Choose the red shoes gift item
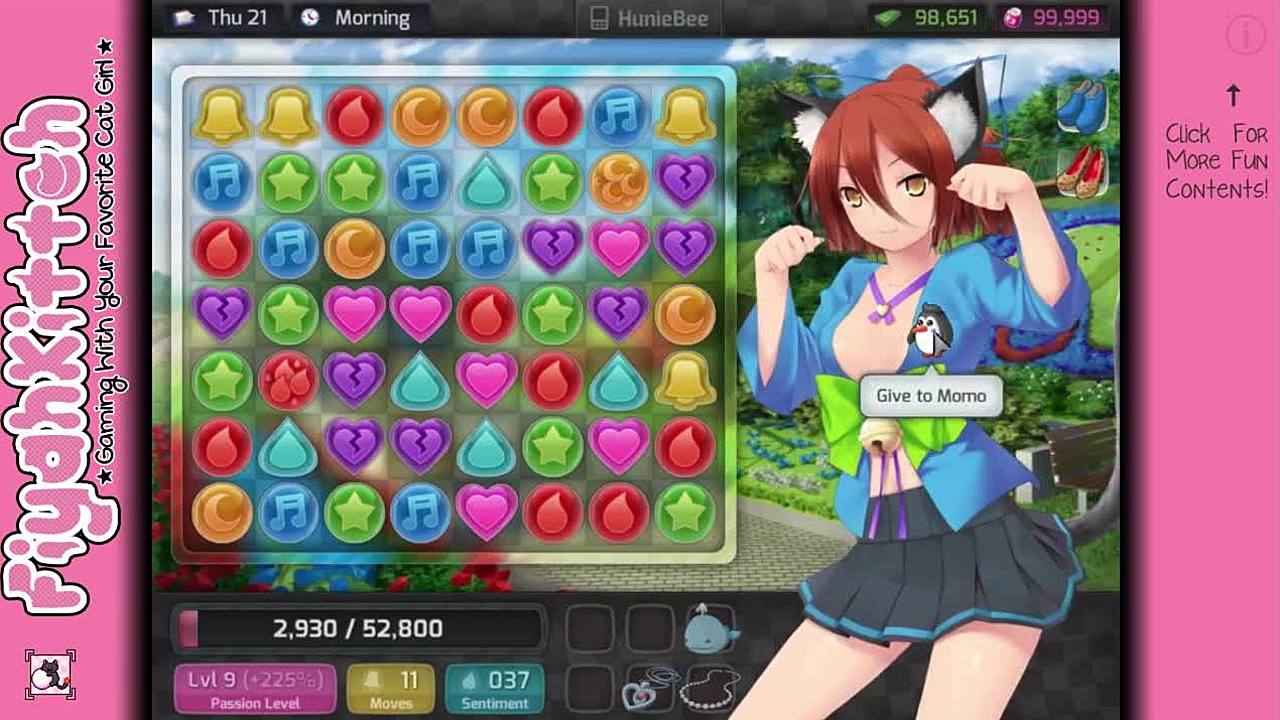 coord(1083,171)
